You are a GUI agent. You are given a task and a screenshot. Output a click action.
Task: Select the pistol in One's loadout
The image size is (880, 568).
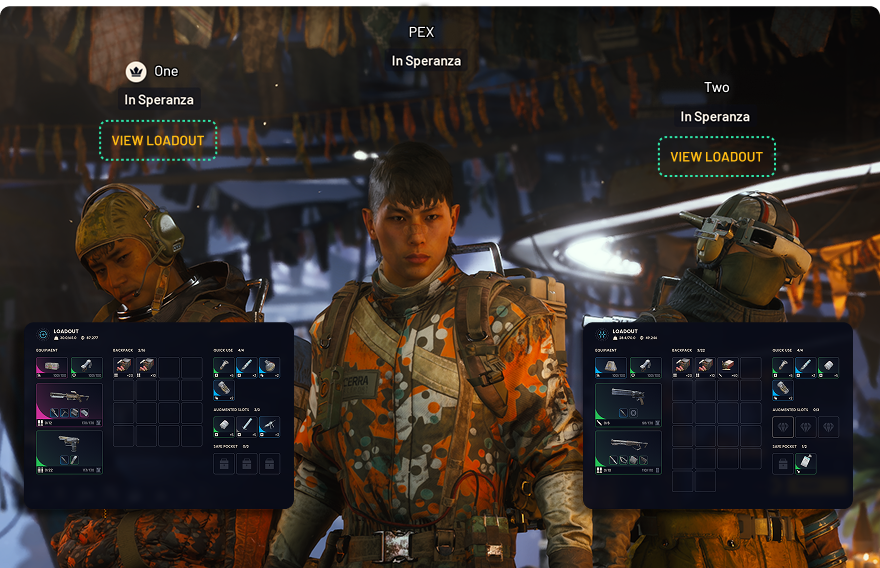[x=69, y=450]
